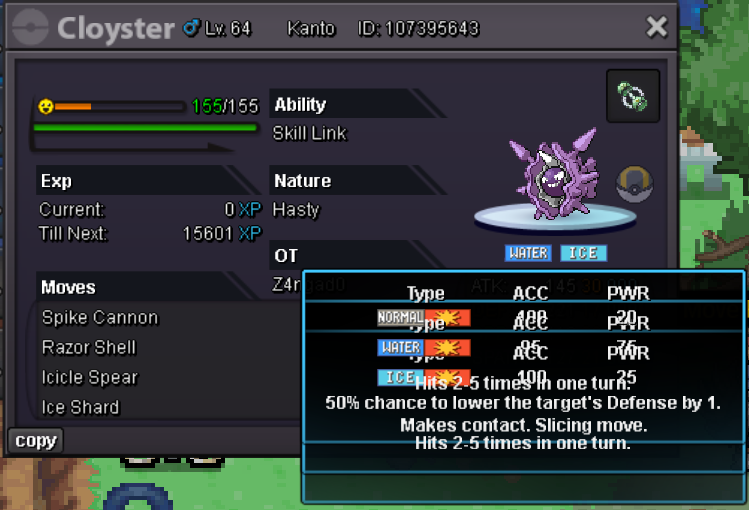Select the Icicle Spear move

click(x=90, y=378)
